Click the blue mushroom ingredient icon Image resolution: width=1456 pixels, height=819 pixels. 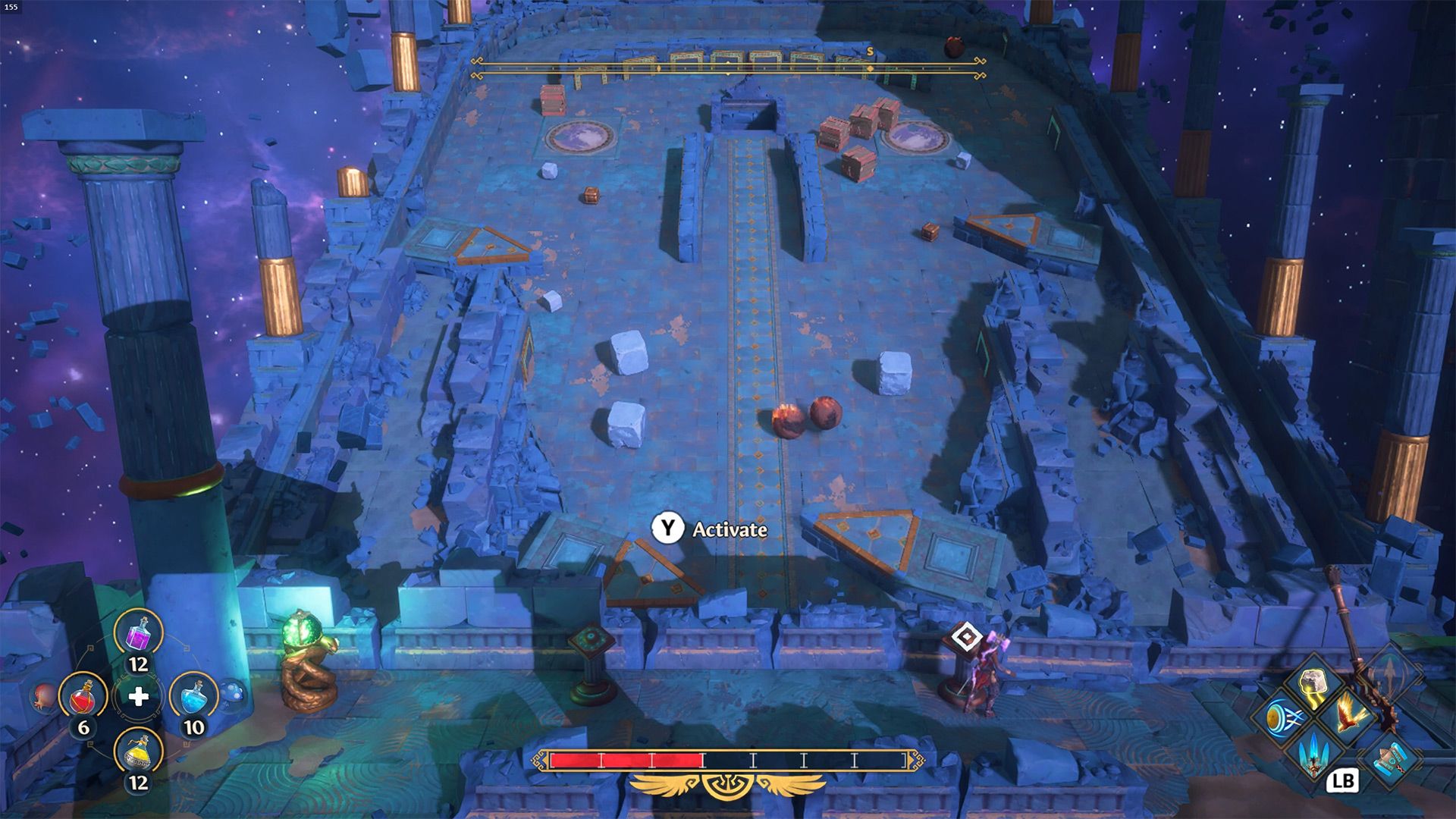[232, 693]
